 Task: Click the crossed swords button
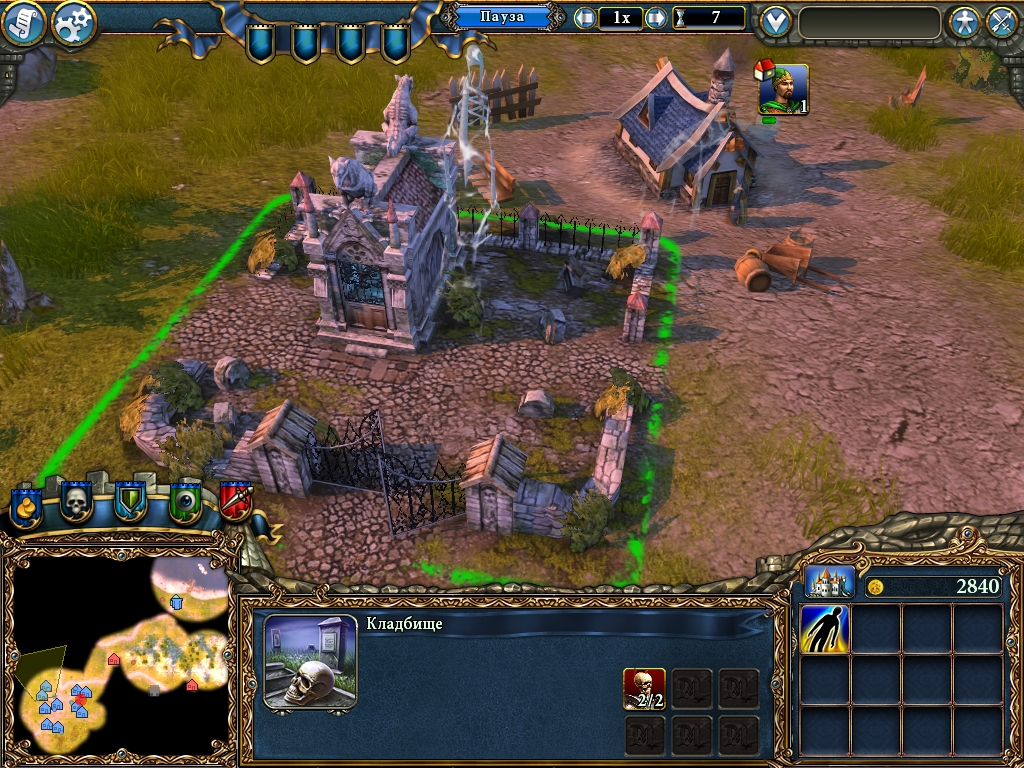pos(1002,22)
